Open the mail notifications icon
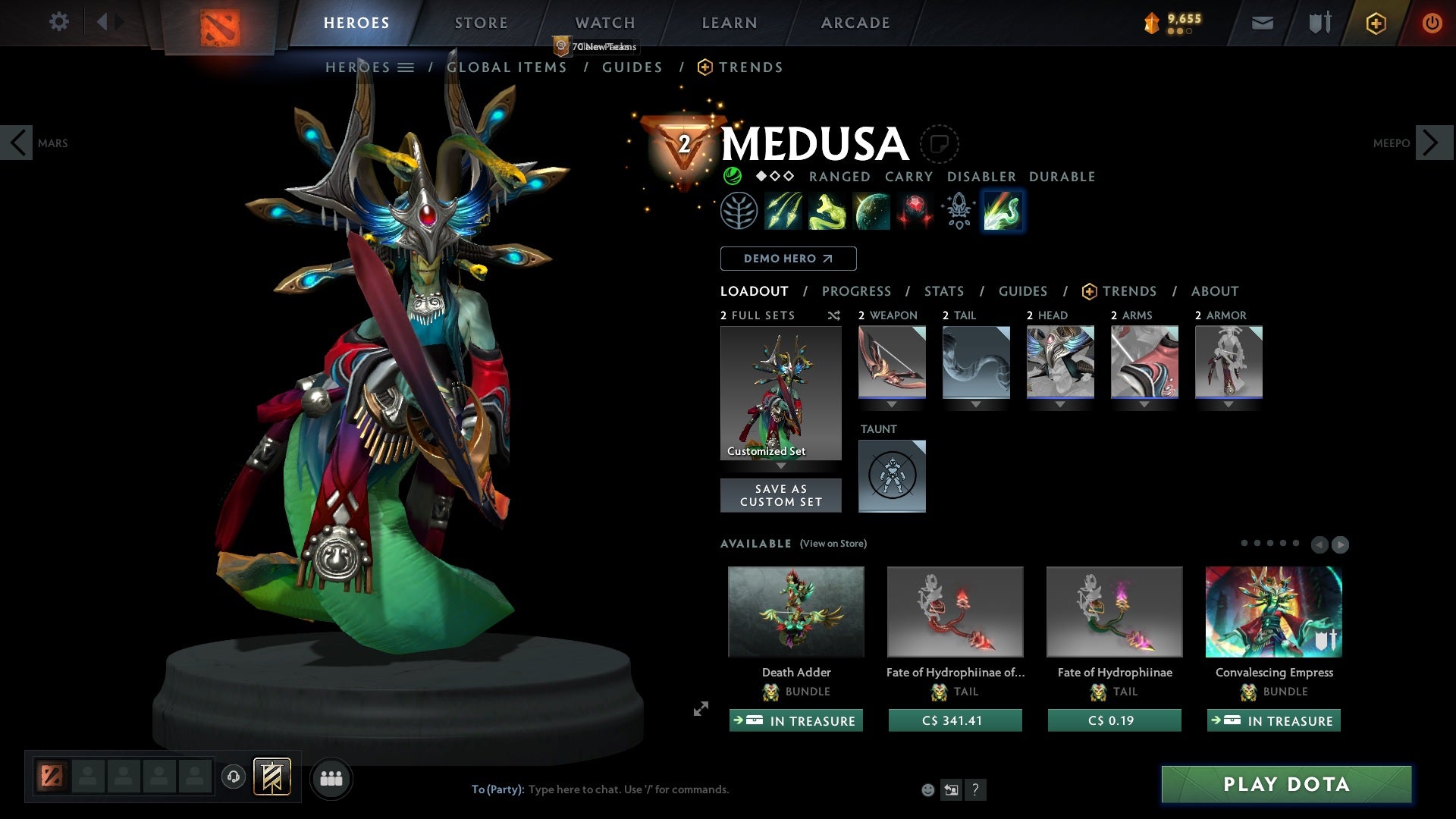 point(1261,22)
